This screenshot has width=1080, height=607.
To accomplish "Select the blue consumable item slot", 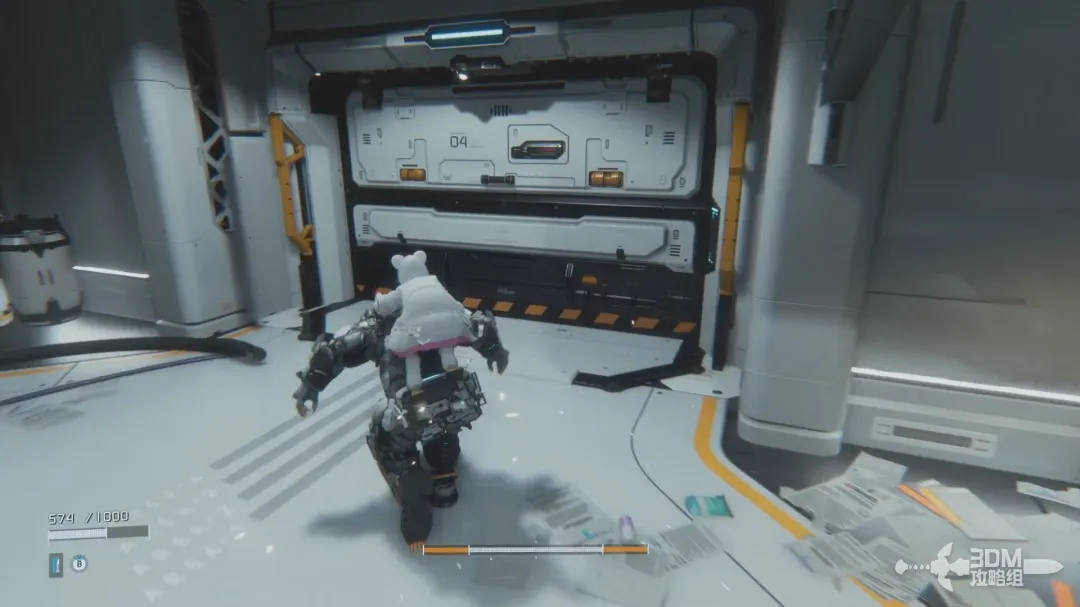I will coord(56,564).
